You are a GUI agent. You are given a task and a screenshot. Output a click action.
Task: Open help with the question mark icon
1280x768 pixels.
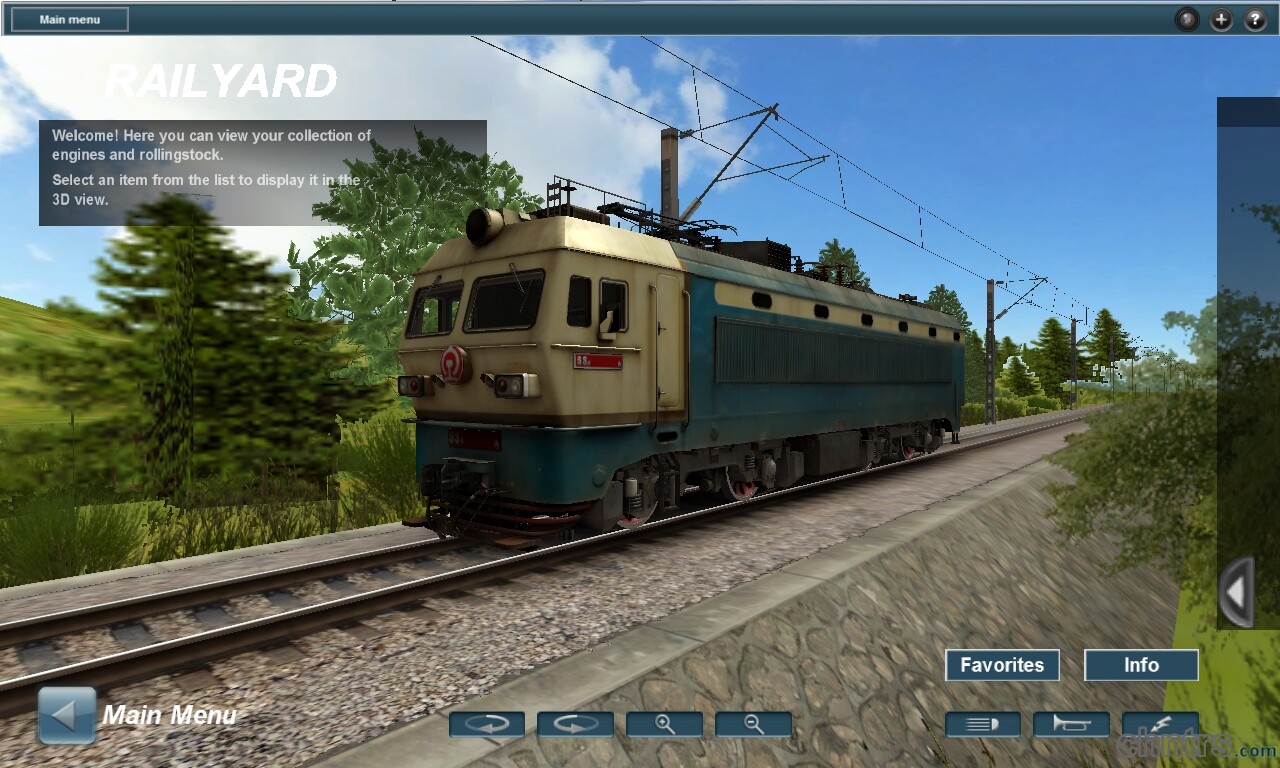1255,19
